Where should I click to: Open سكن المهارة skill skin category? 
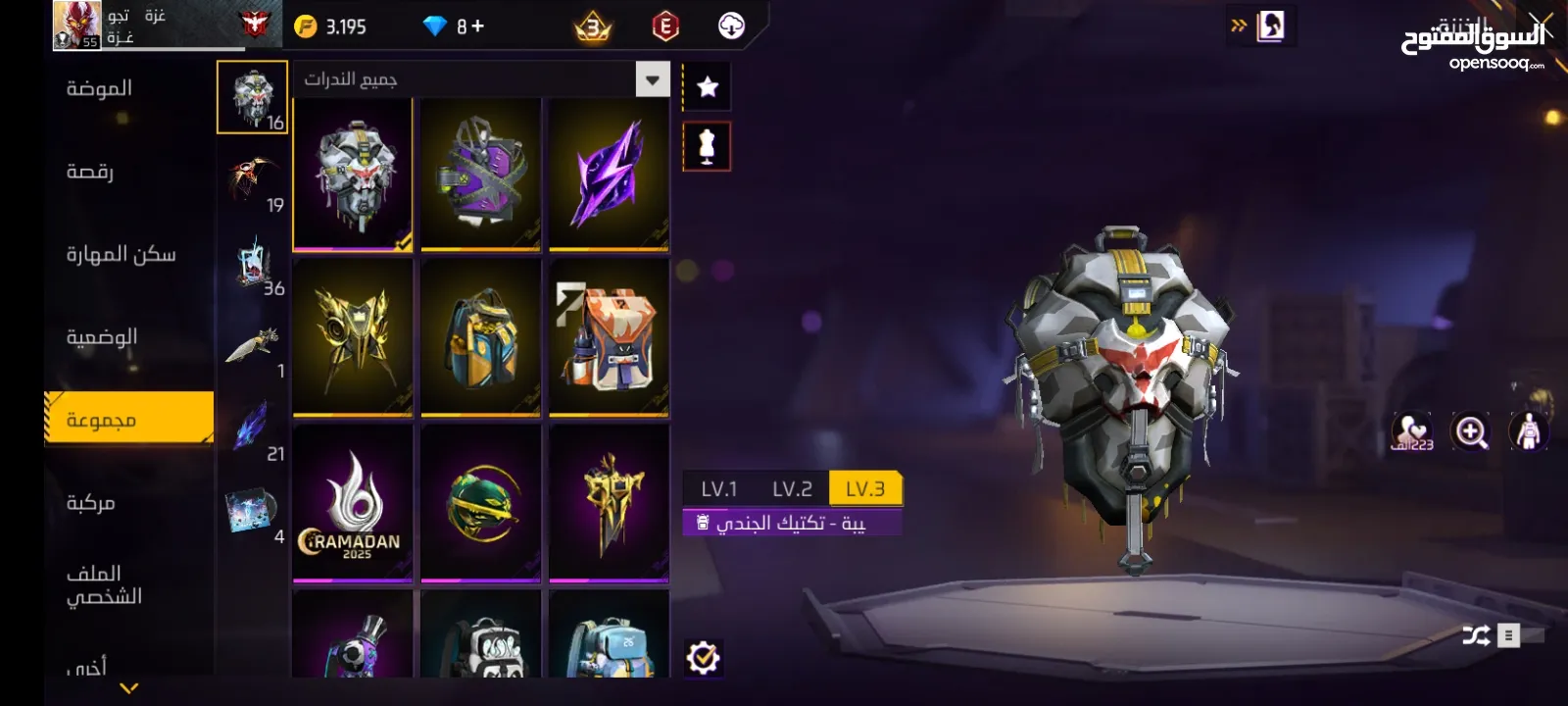click(x=121, y=255)
